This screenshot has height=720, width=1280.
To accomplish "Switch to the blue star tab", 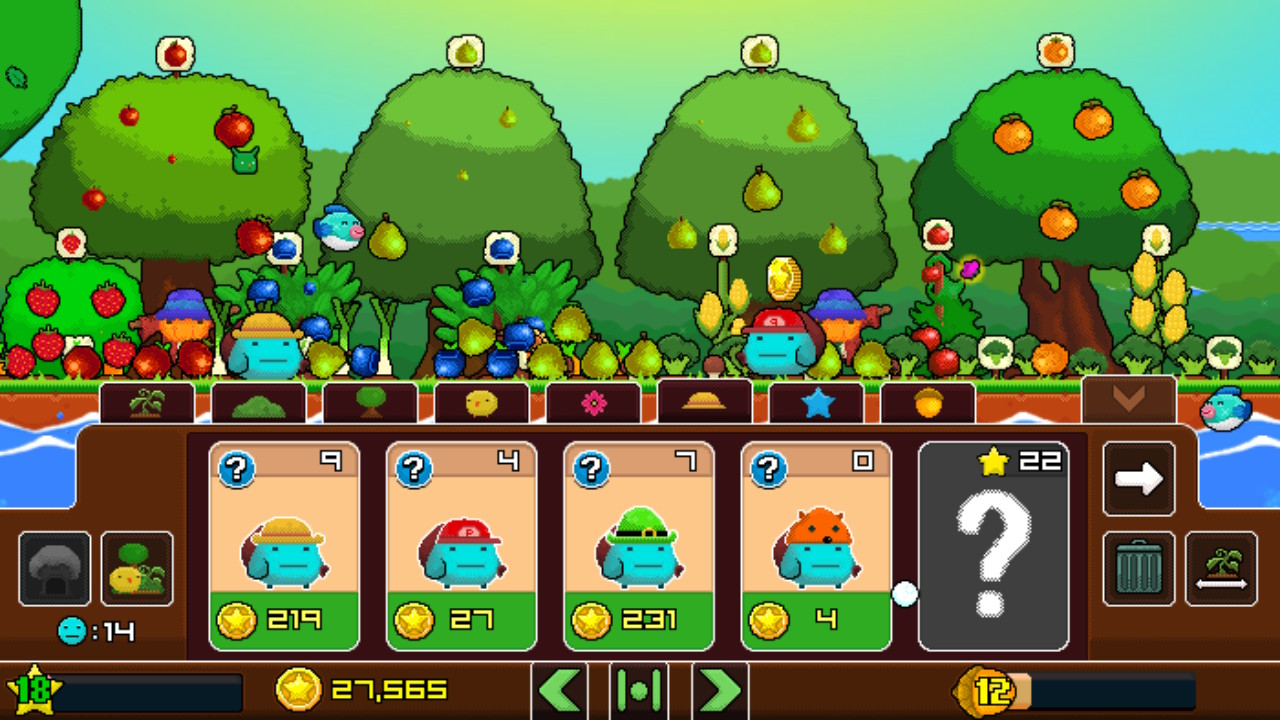I will [816, 402].
